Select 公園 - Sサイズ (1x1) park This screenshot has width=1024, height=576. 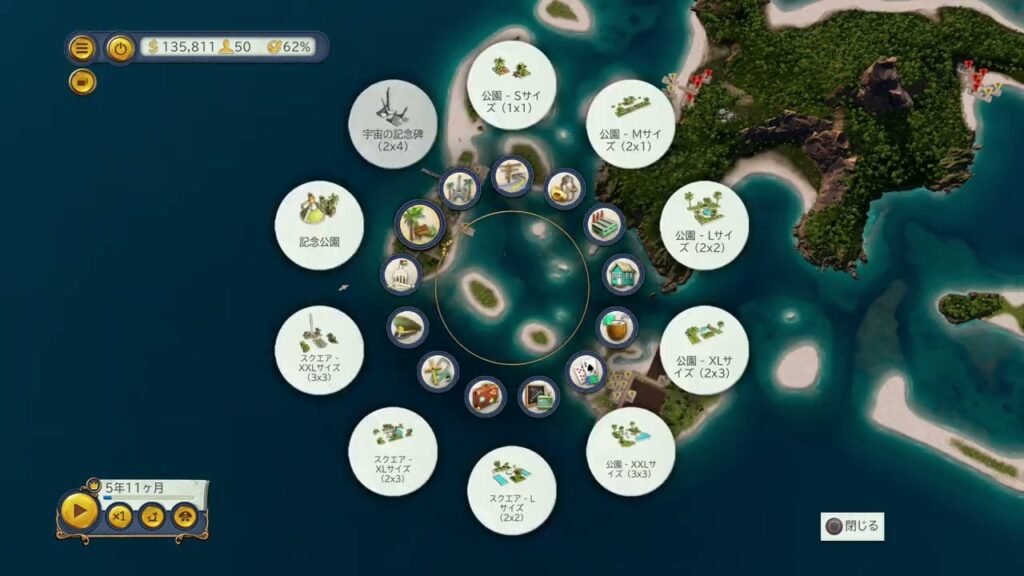tap(511, 84)
